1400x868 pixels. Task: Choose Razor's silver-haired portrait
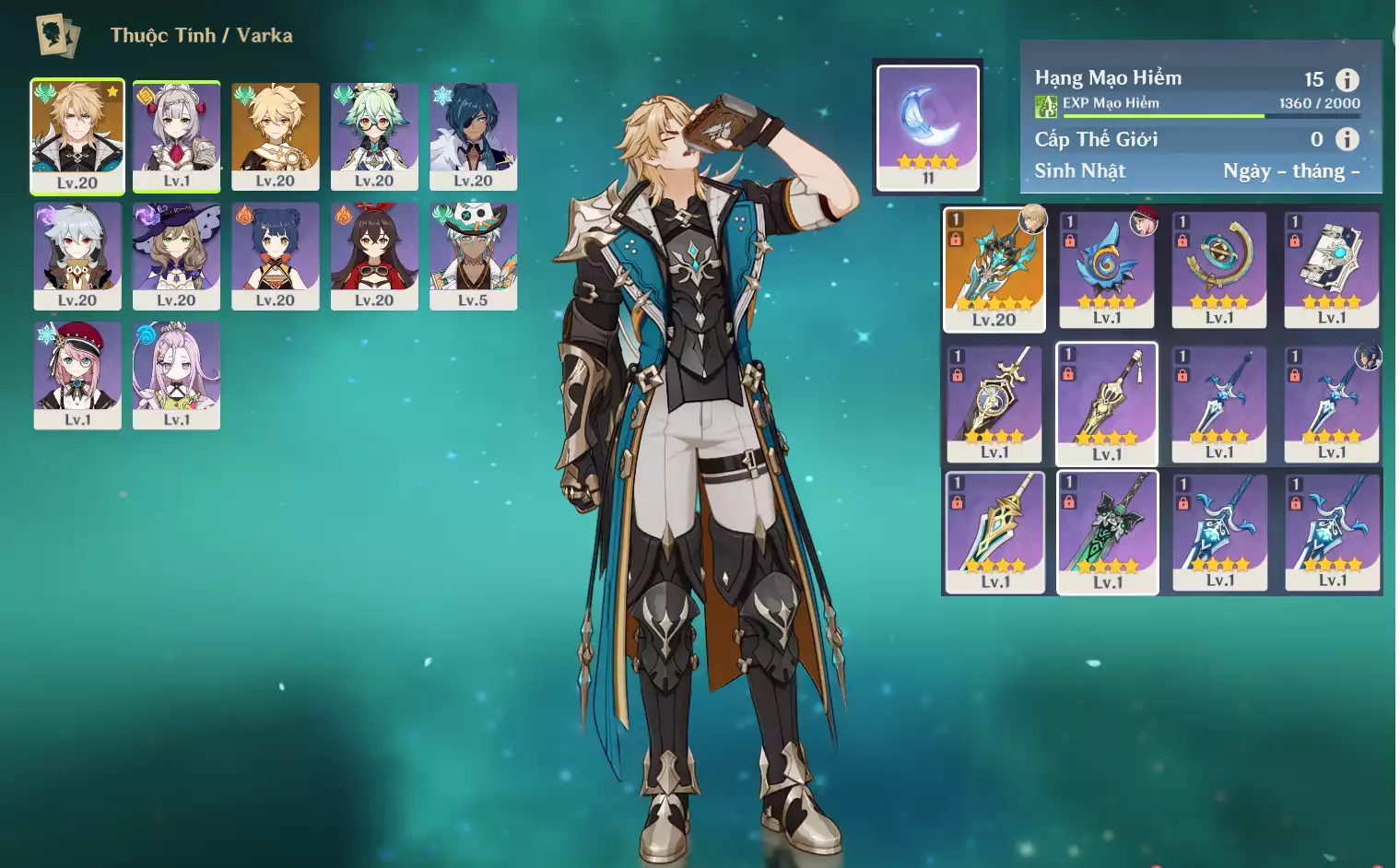(77, 255)
